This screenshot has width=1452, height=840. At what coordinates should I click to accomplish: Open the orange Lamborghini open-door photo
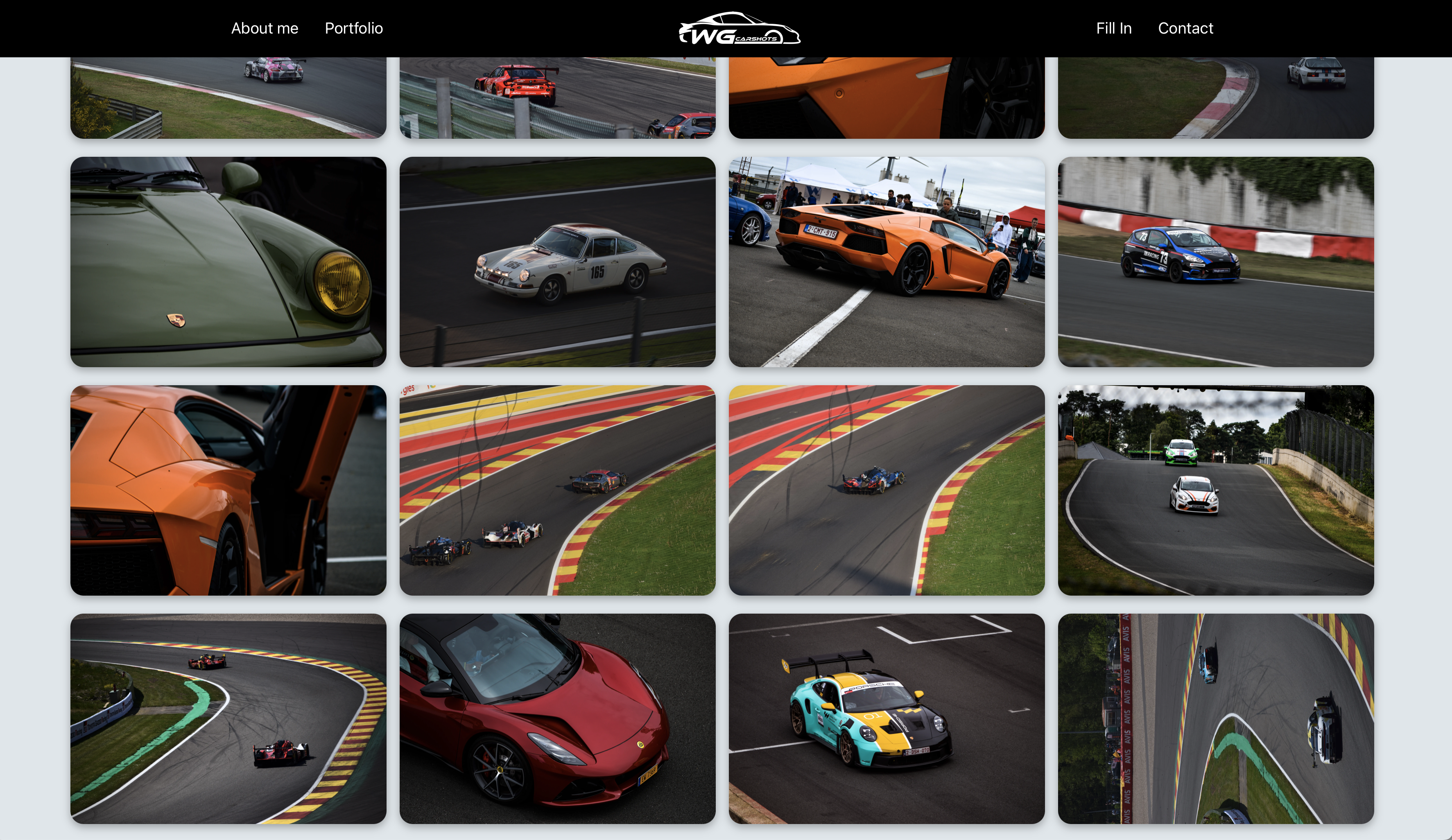(228, 490)
